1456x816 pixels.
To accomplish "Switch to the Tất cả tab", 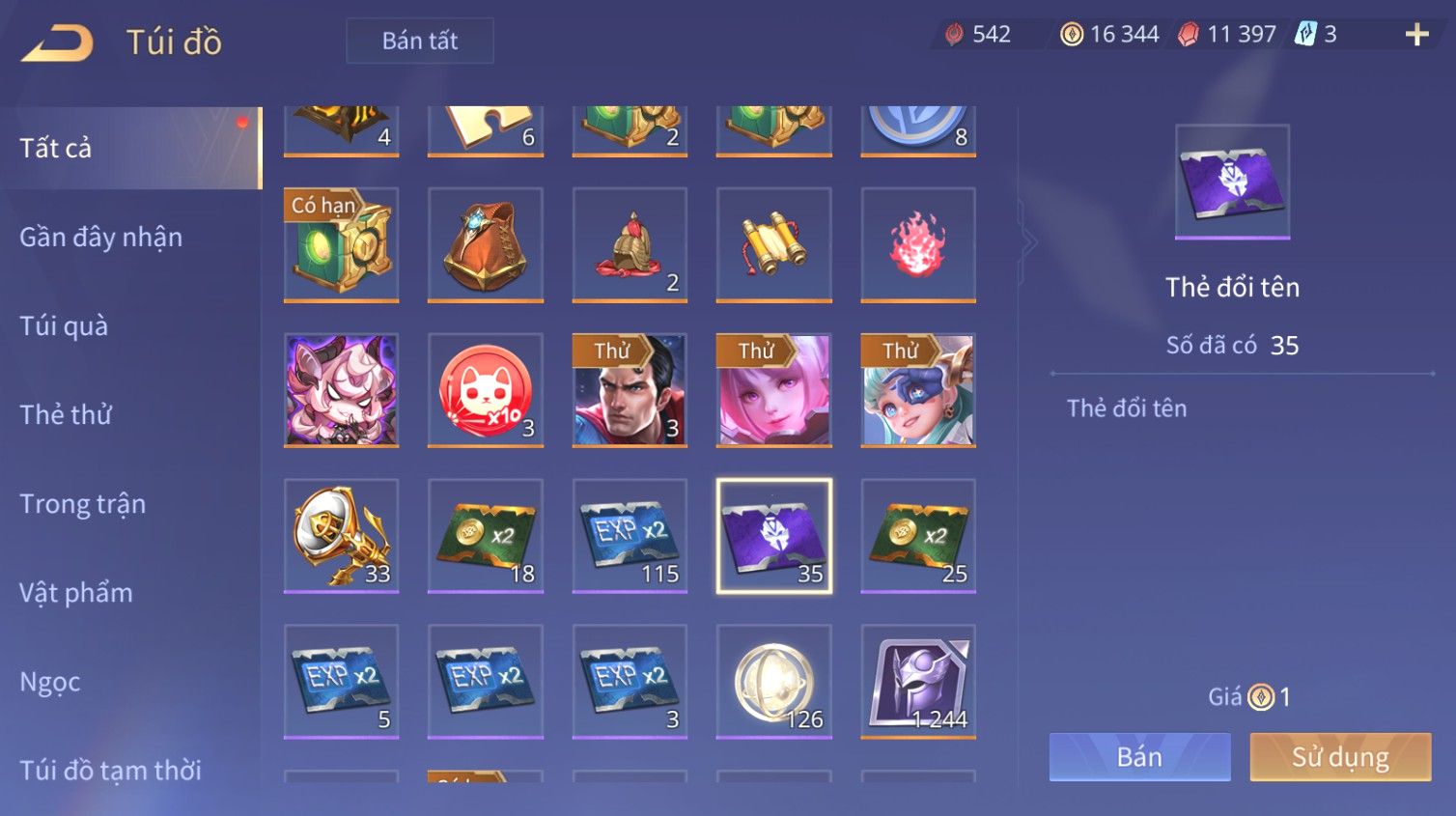I will tap(56, 148).
